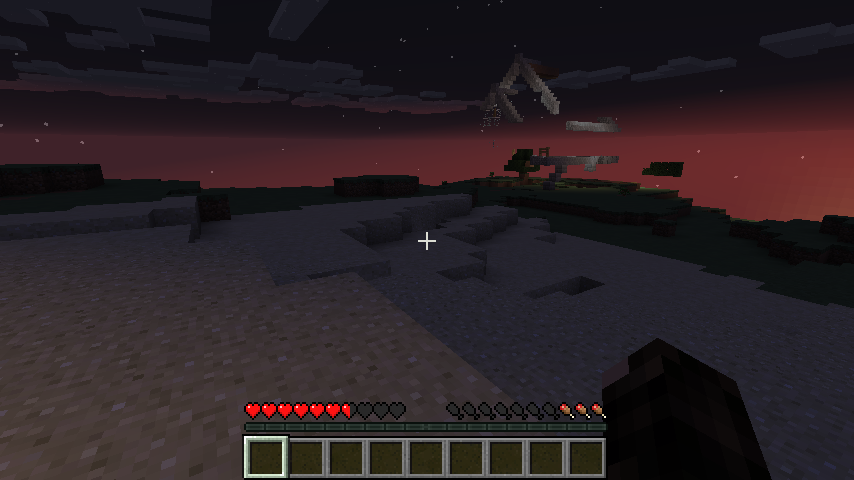Image resolution: width=854 pixels, height=480 pixels.
Task: Select the highlighted hotbar slot
Action: click(x=266, y=457)
